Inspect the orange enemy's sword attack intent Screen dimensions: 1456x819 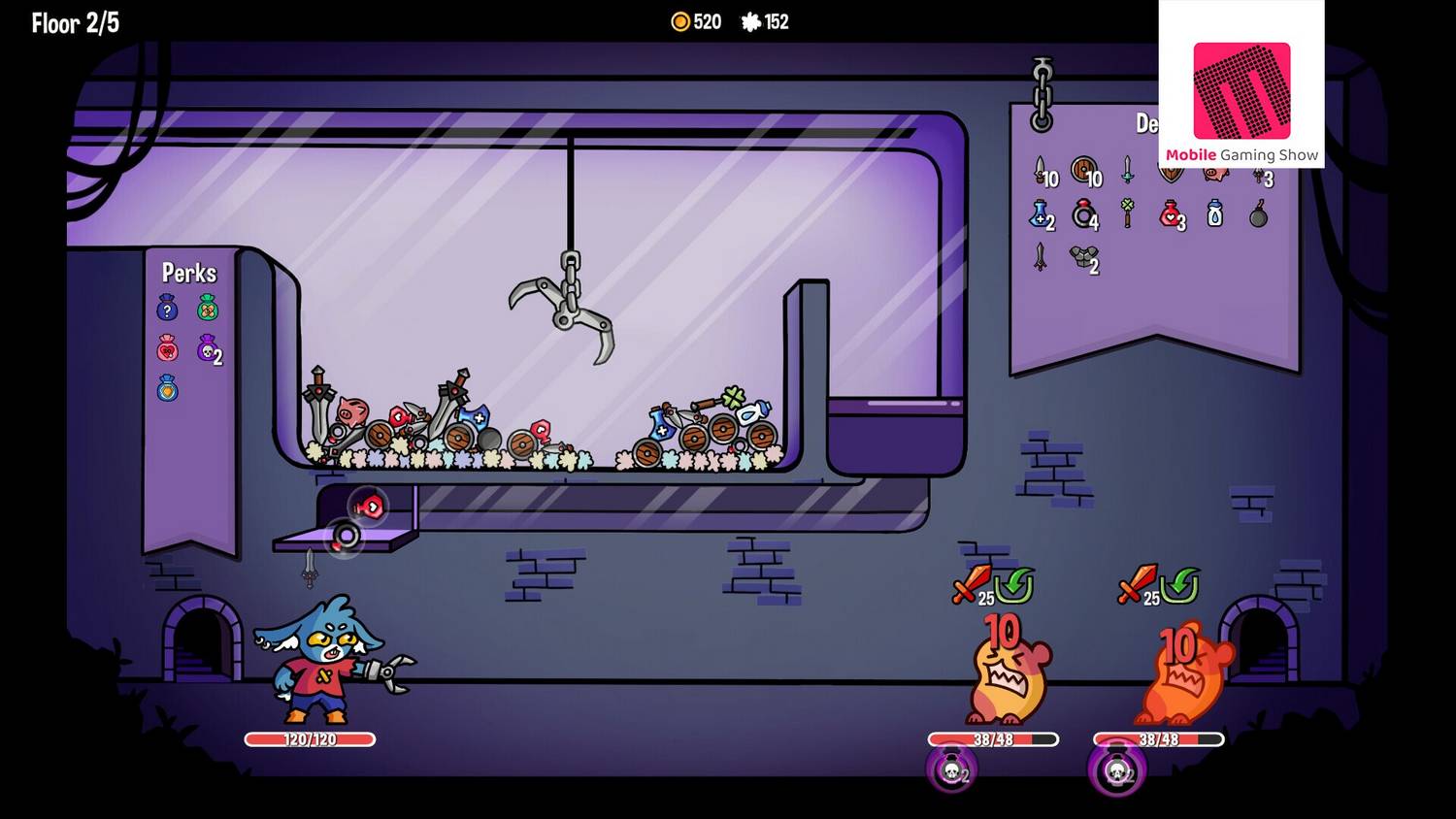point(1135,585)
